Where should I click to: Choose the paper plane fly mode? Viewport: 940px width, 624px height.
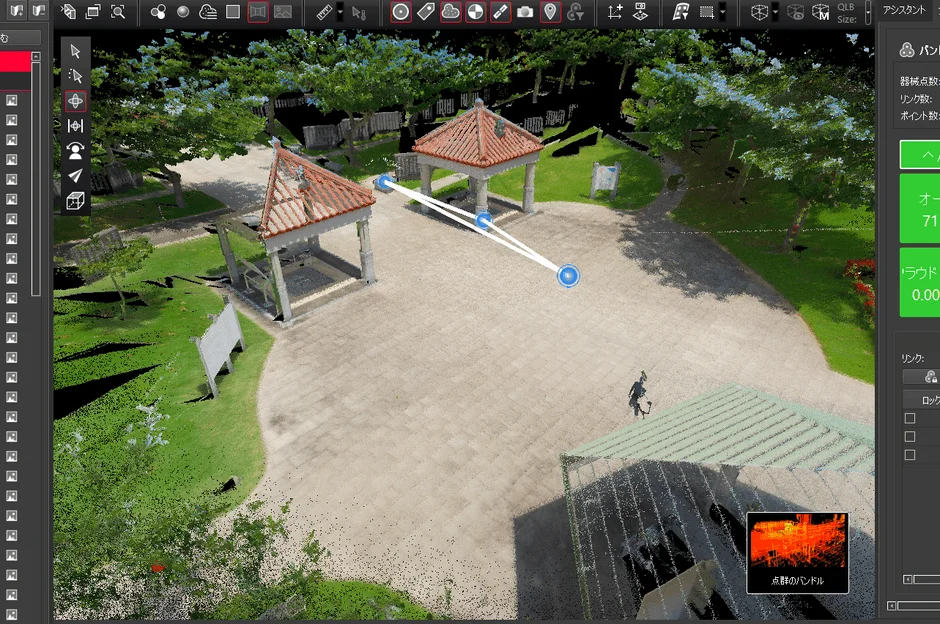pos(75,176)
